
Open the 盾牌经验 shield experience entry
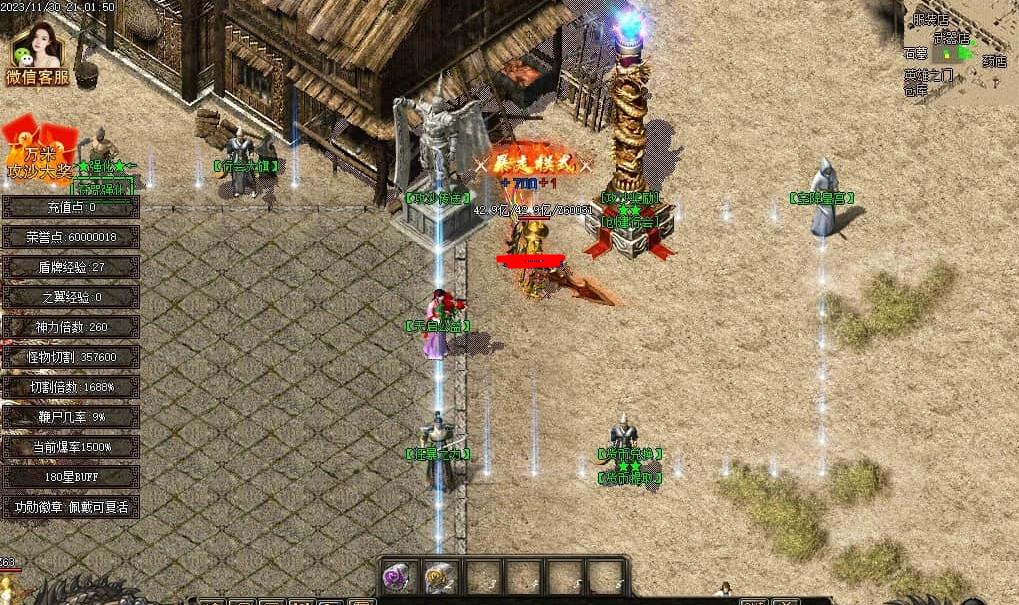(x=70, y=267)
